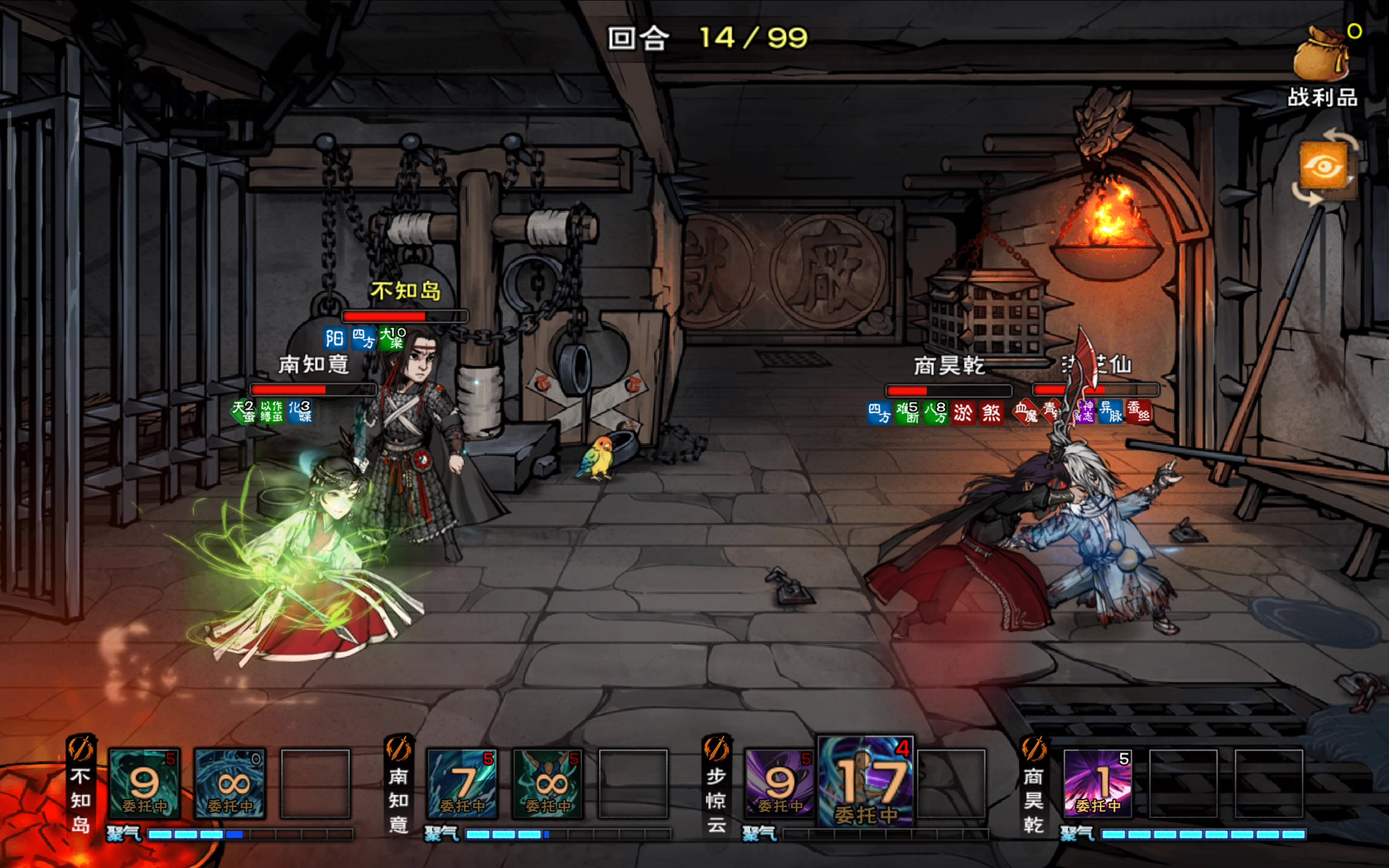Inspect the green 大梁 status with 10 stacks
This screenshot has height=868, width=1389.
click(392, 338)
